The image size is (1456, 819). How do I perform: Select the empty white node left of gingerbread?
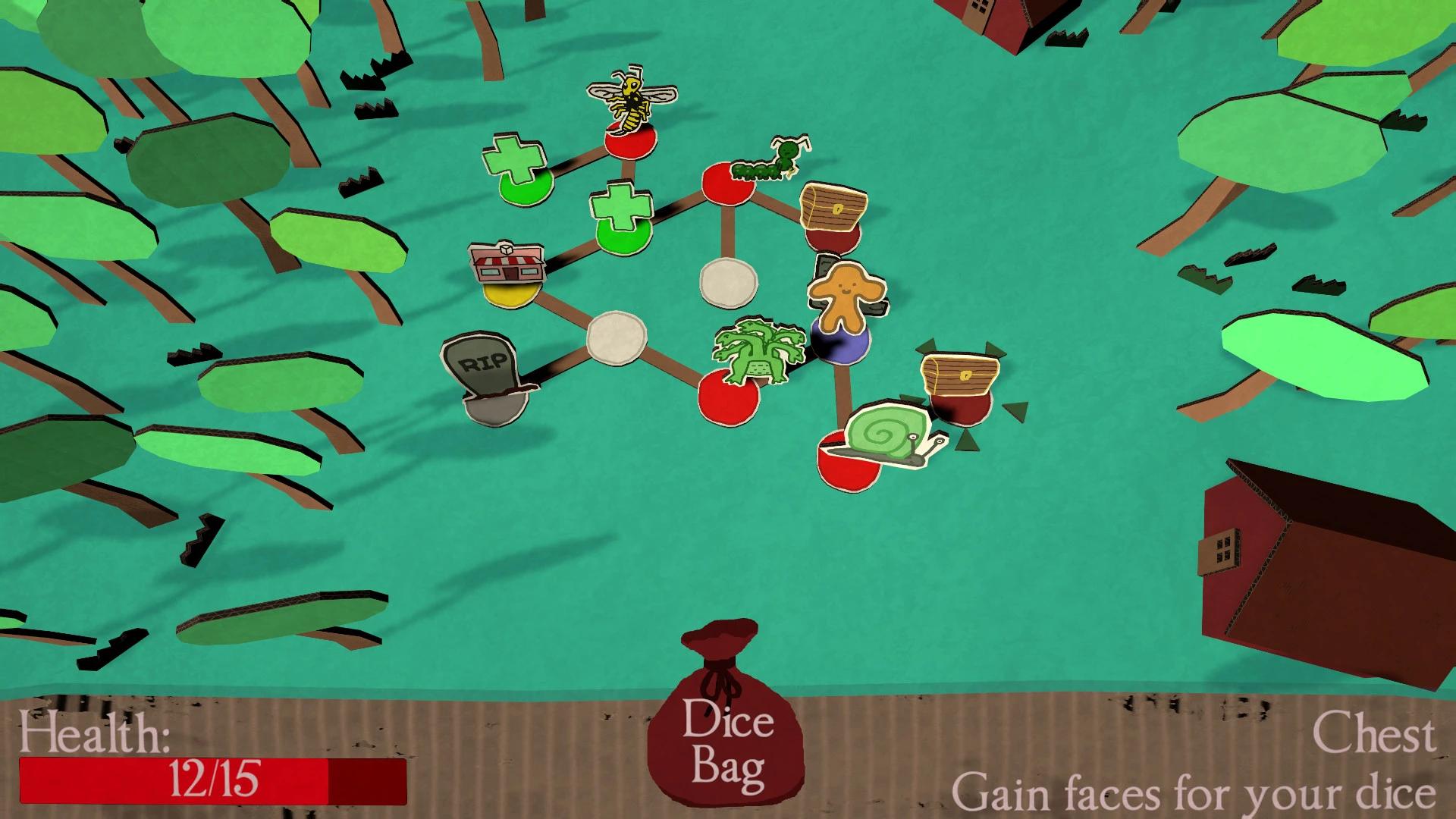click(x=728, y=284)
